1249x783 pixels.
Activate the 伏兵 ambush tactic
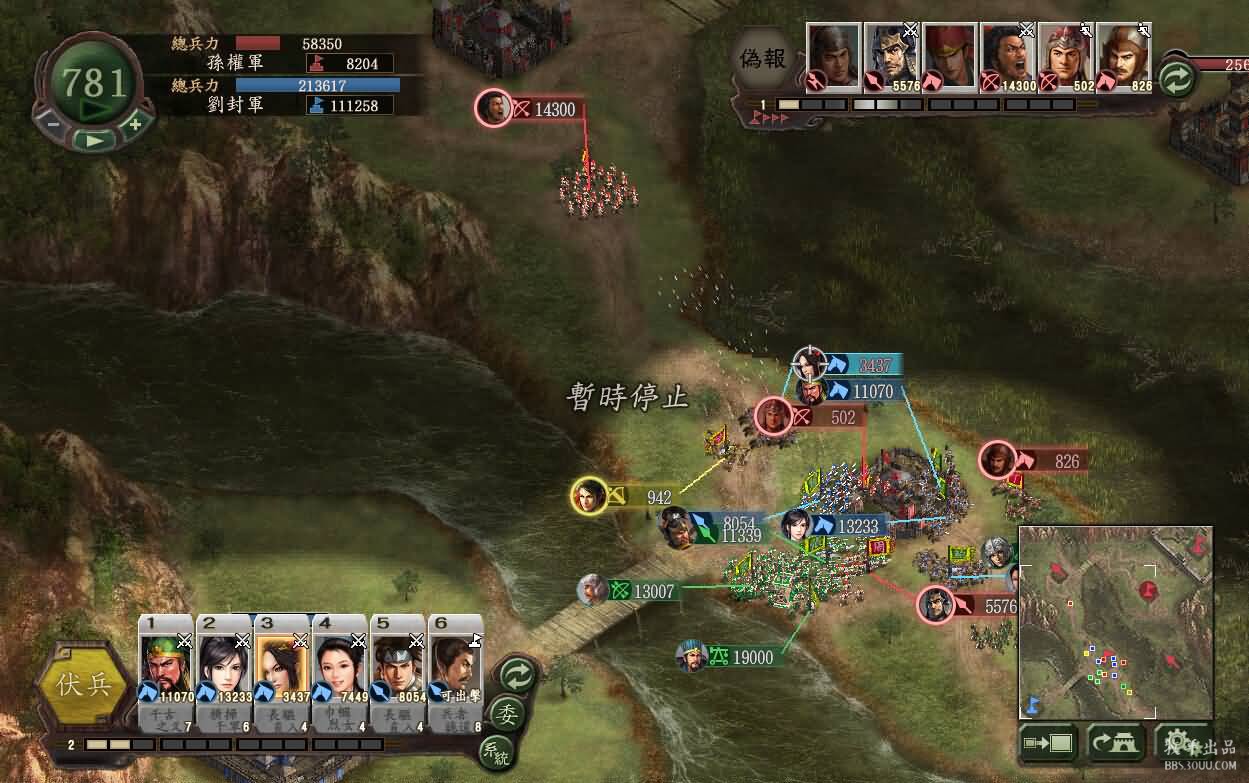point(82,687)
